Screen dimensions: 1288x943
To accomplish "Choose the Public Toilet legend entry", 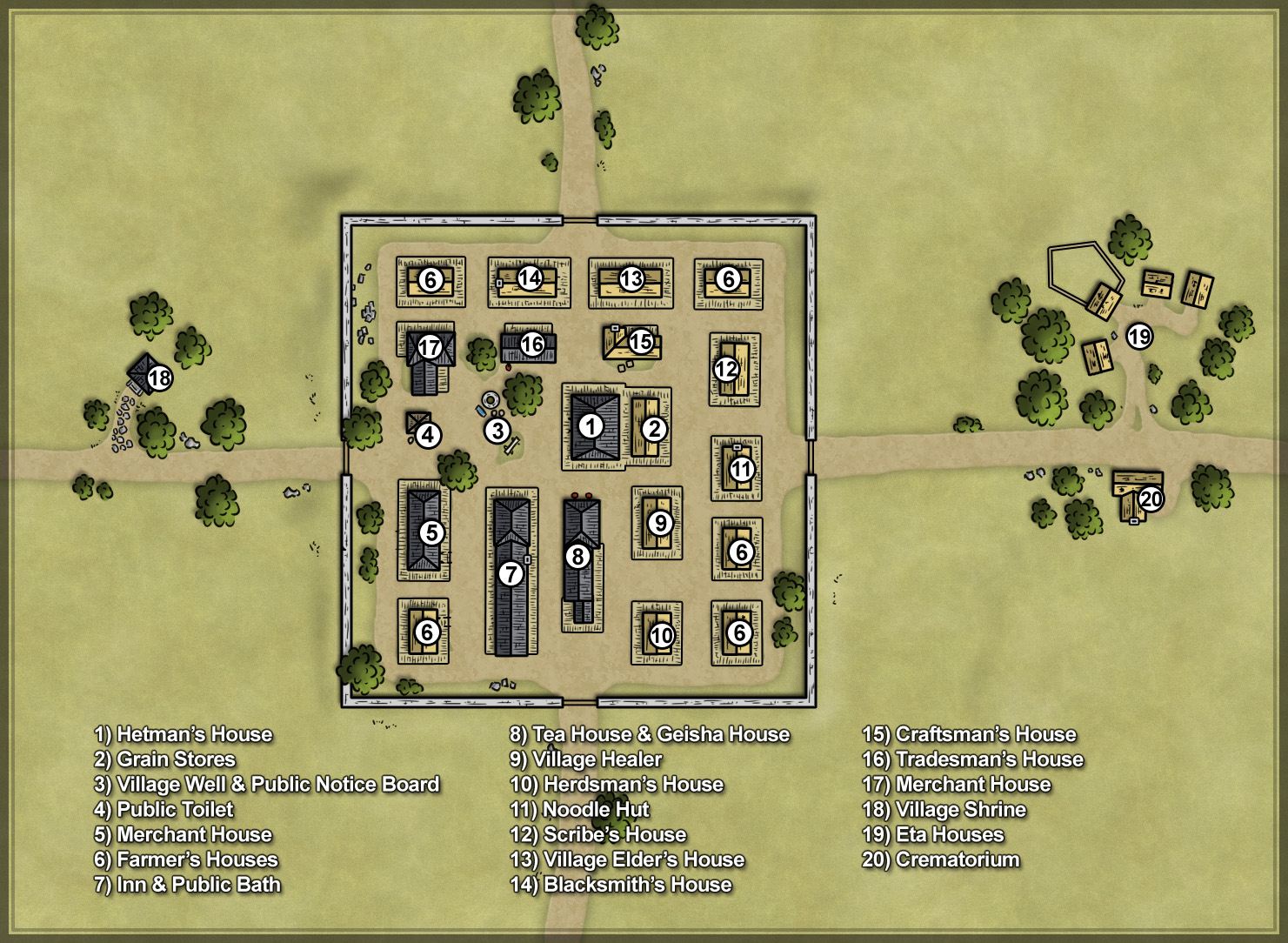I will tap(164, 810).
